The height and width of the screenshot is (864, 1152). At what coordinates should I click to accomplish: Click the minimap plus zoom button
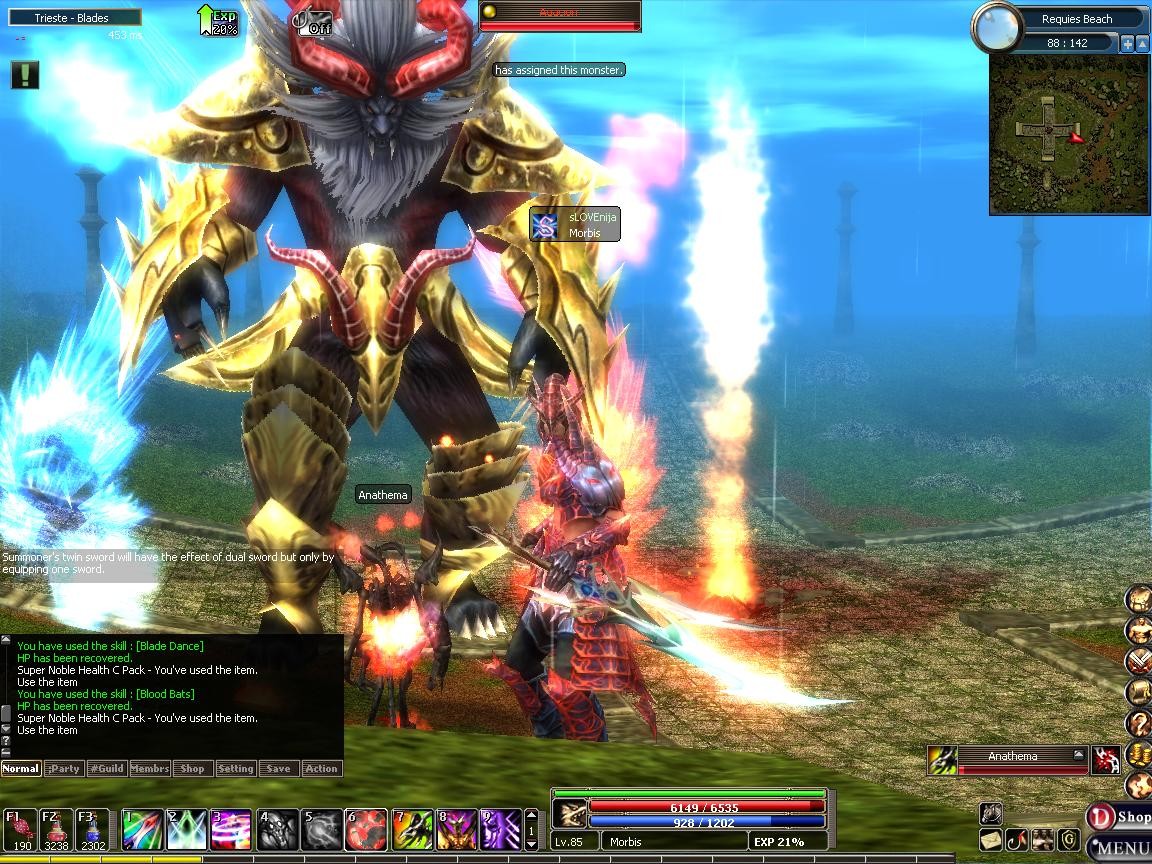click(1127, 43)
